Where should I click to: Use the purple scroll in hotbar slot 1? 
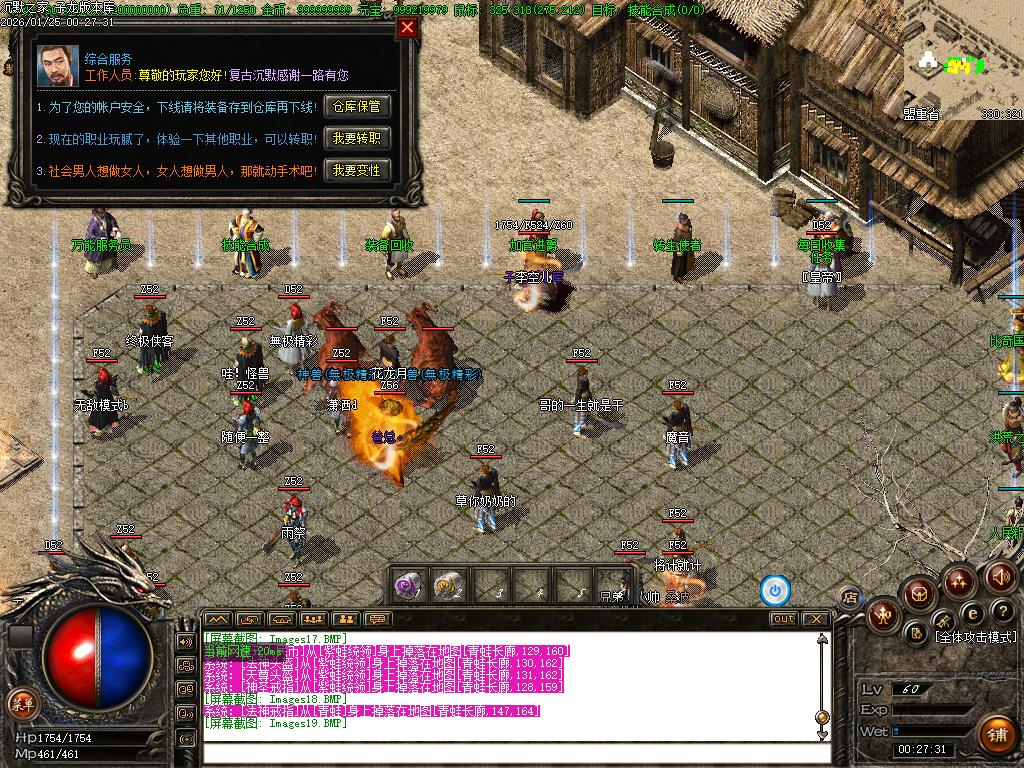(407, 586)
